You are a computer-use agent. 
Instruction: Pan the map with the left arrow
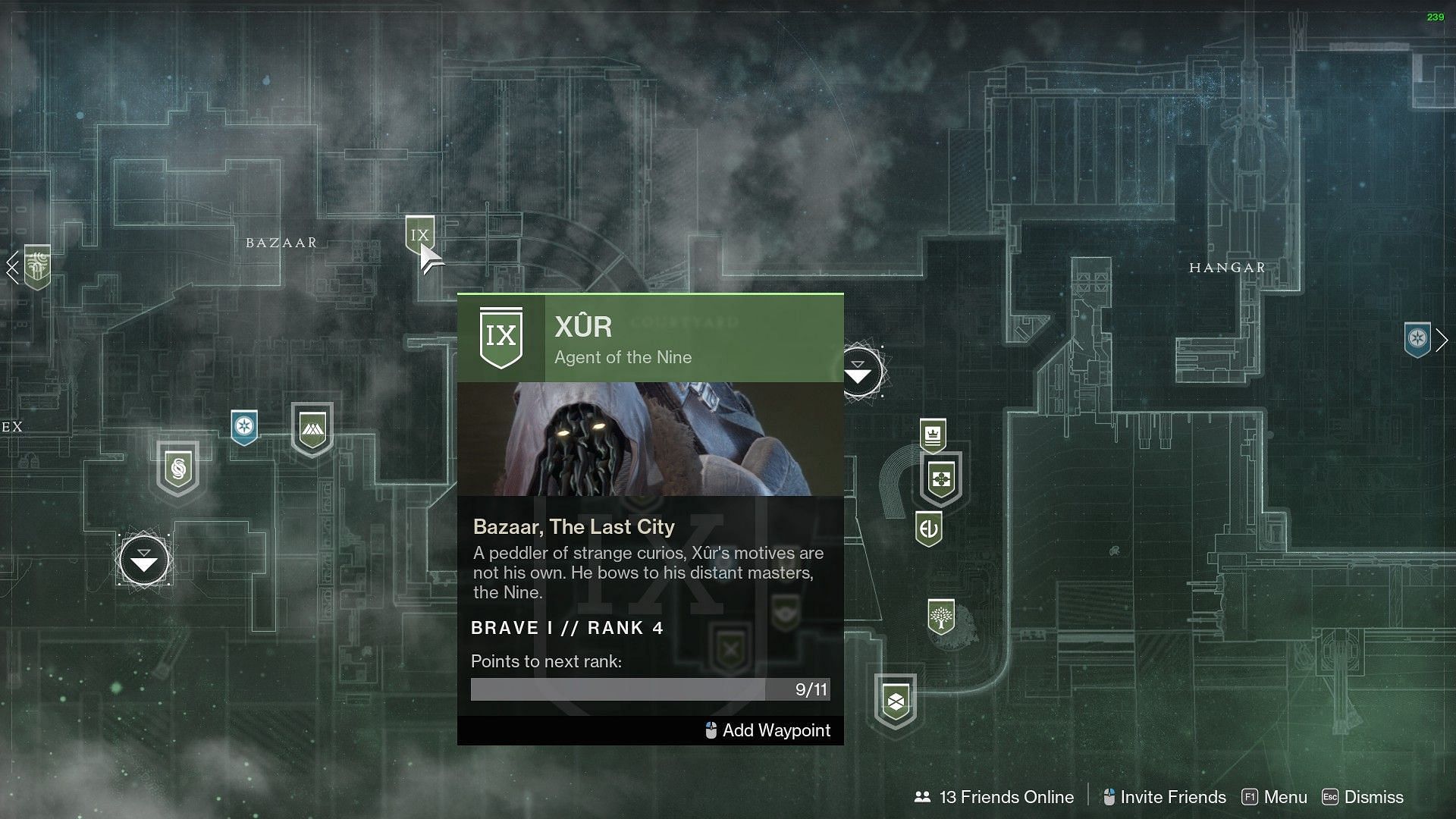point(12,267)
